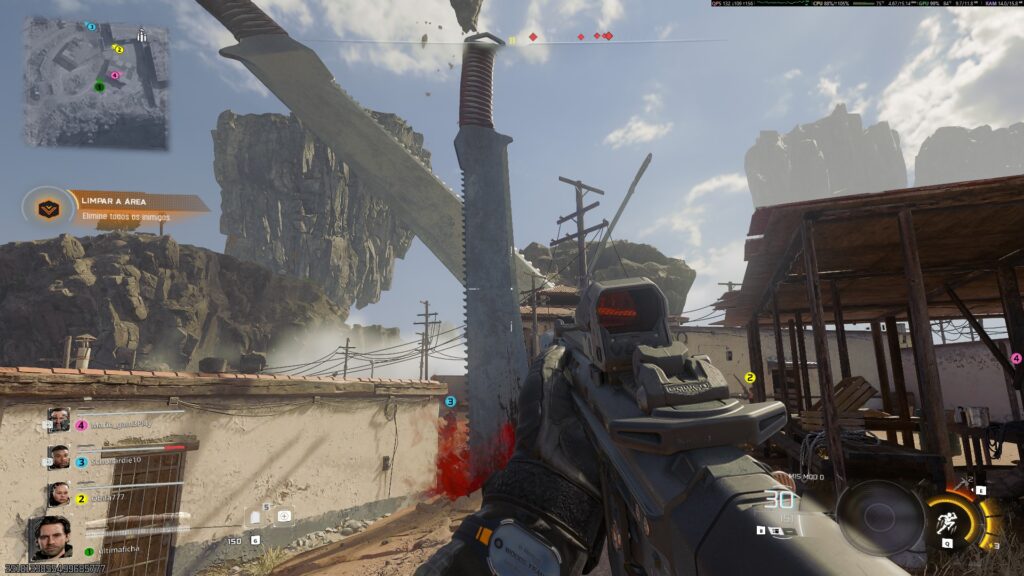Image resolution: width=1024 pixels, height=576 pixels.
Task: Click the performance stats overlay bar
Action: click(866, 4)
